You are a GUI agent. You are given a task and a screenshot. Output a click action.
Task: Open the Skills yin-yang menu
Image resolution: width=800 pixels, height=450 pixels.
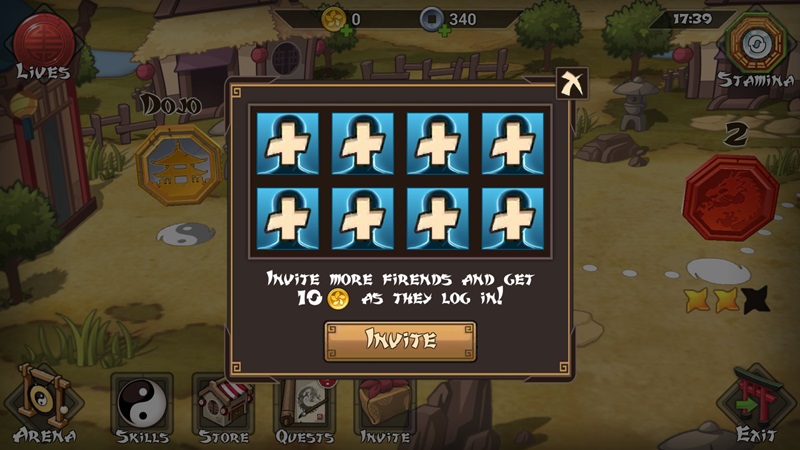(141, 407)
